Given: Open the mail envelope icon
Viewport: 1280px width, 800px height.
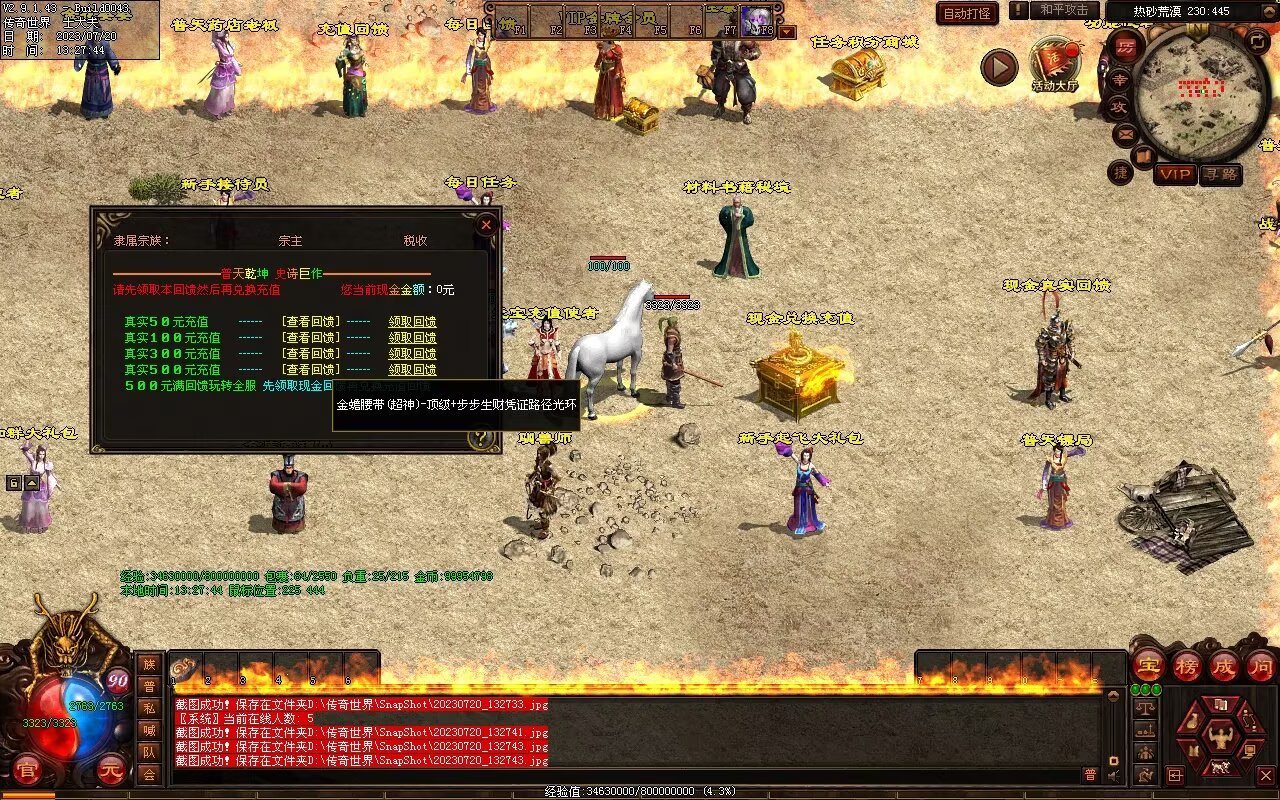Looking at the screenshot, I should click(1126, 132).
